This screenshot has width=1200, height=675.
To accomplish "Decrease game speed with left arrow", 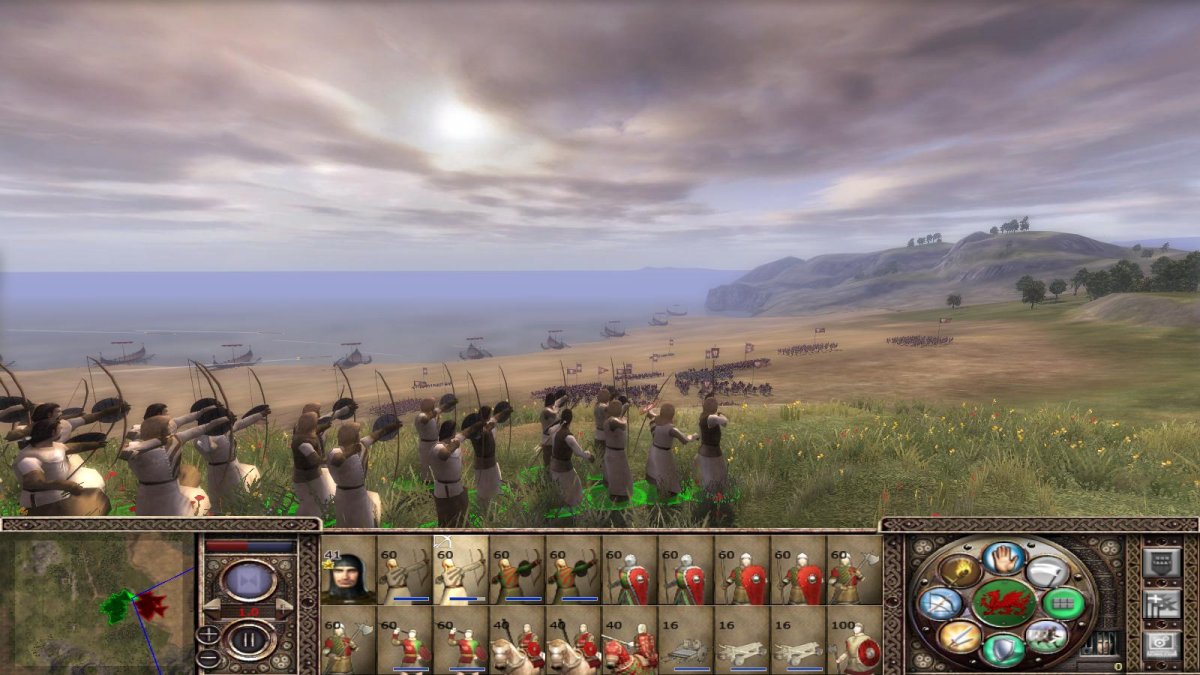I will point(211,605).
